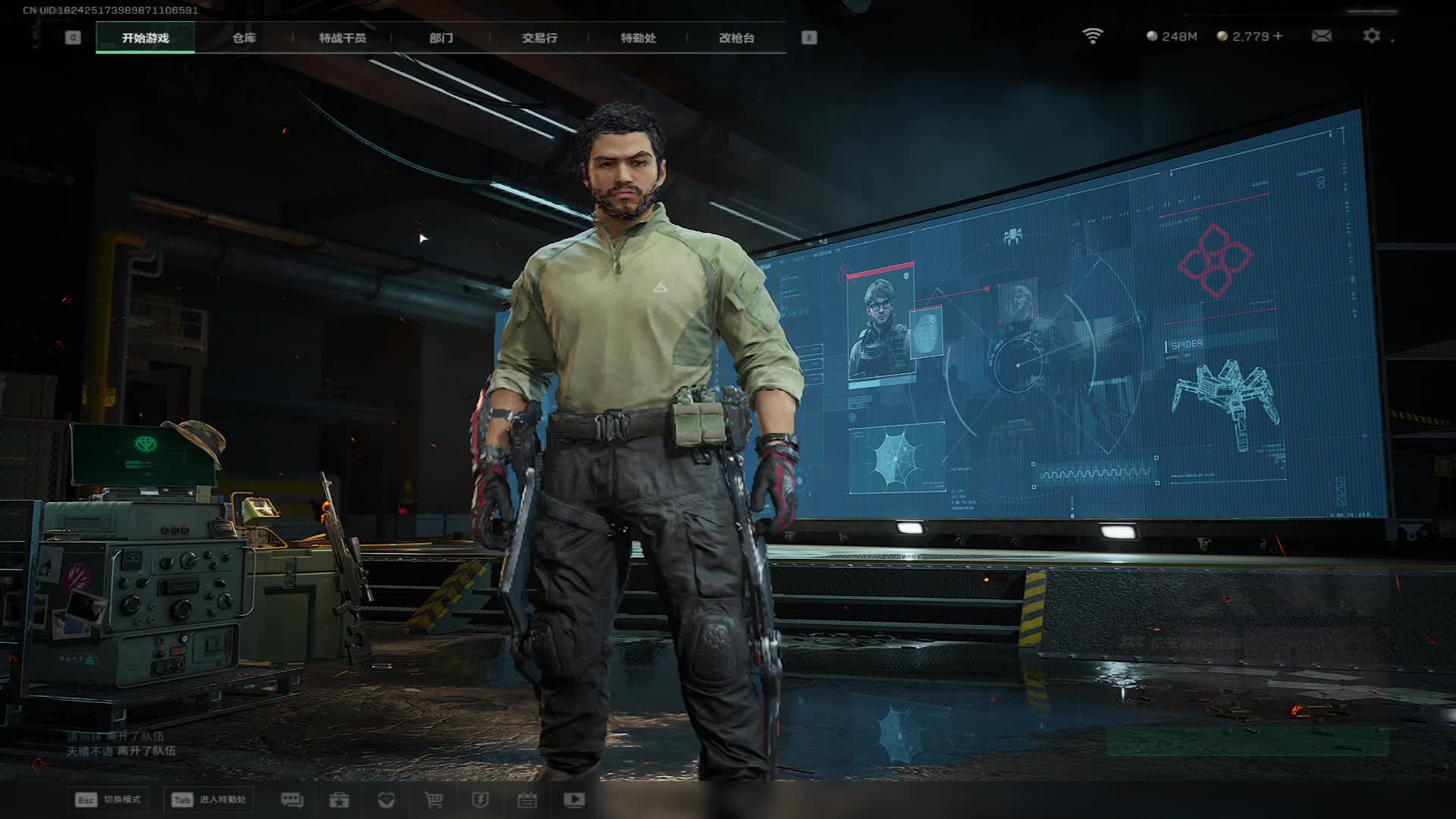Open the shopping cart store

pos(433,800)
